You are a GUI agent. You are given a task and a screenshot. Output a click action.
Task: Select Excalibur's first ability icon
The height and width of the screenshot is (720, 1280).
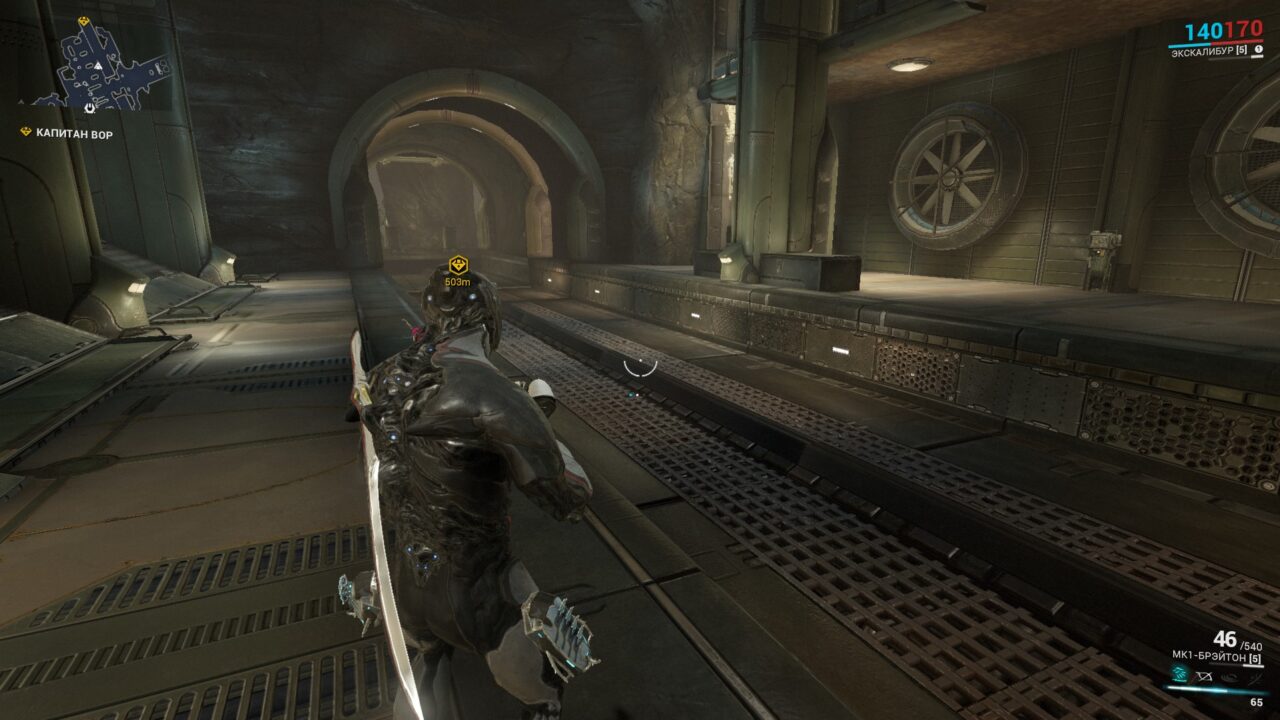tap(1178, 674)
